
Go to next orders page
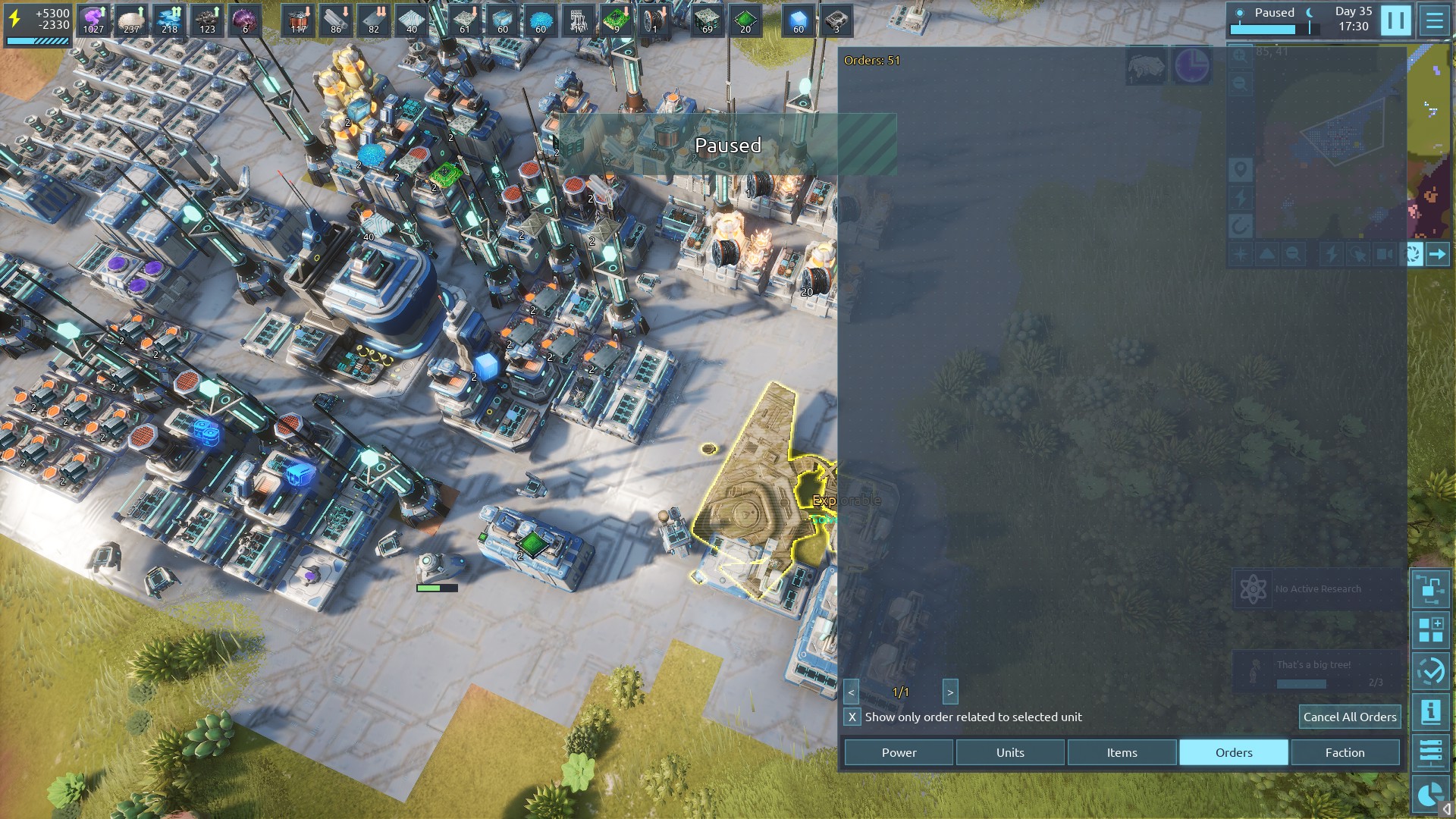[950, 692]
